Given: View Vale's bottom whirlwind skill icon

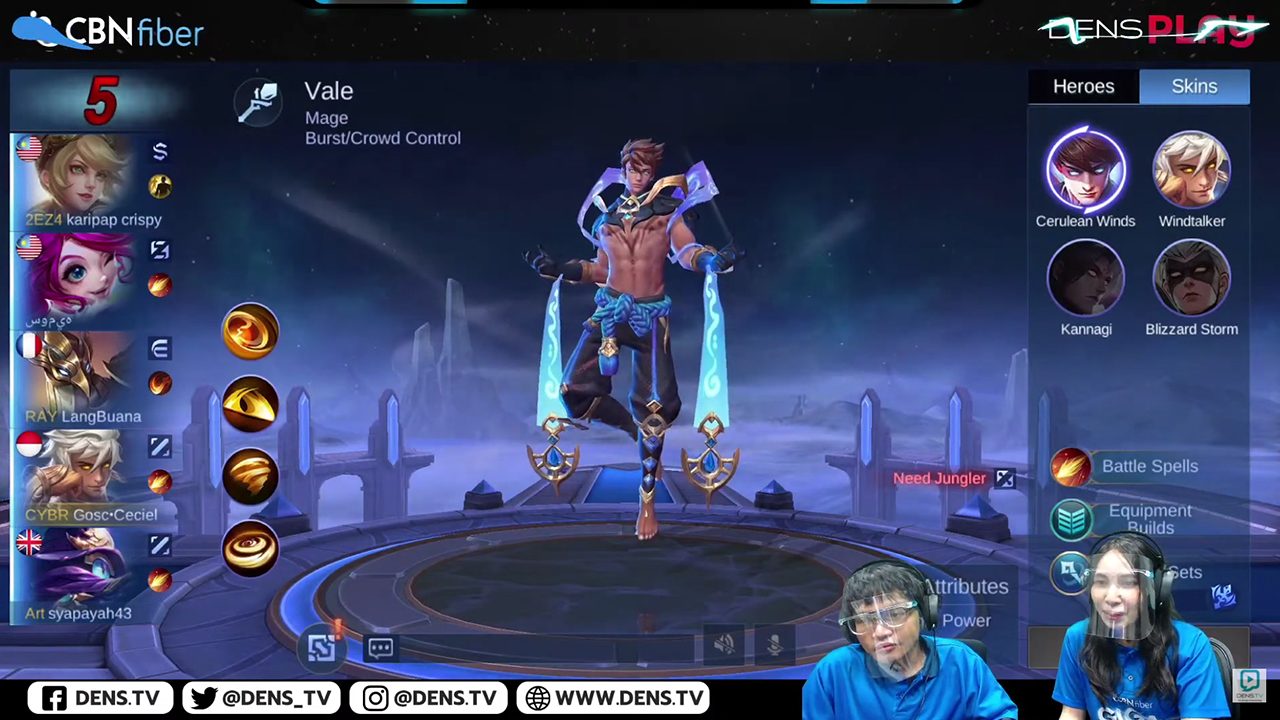Looking at the screenshot, I should (250, 548).
